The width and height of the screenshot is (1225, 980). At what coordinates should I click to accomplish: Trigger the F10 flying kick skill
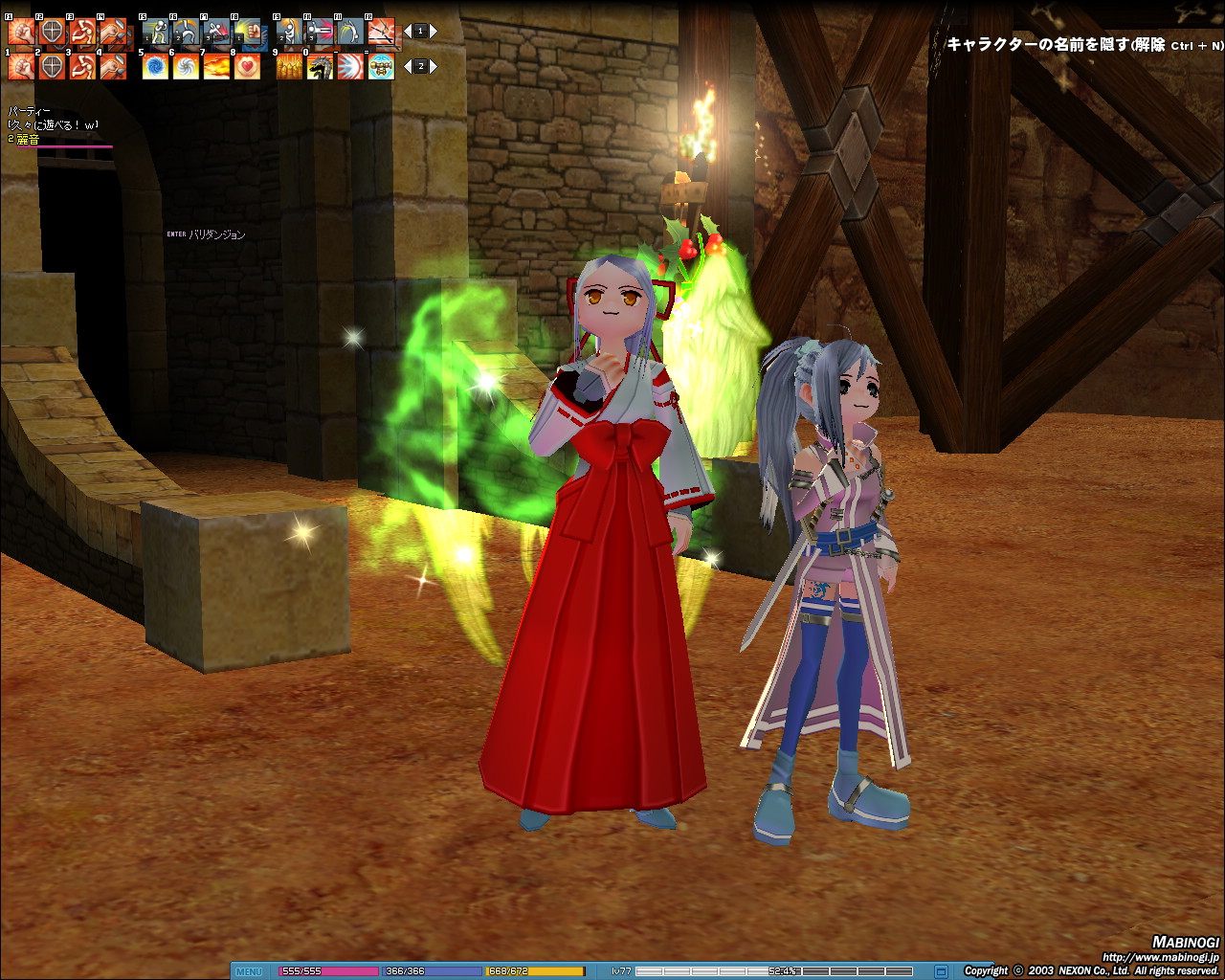[320, 33]
